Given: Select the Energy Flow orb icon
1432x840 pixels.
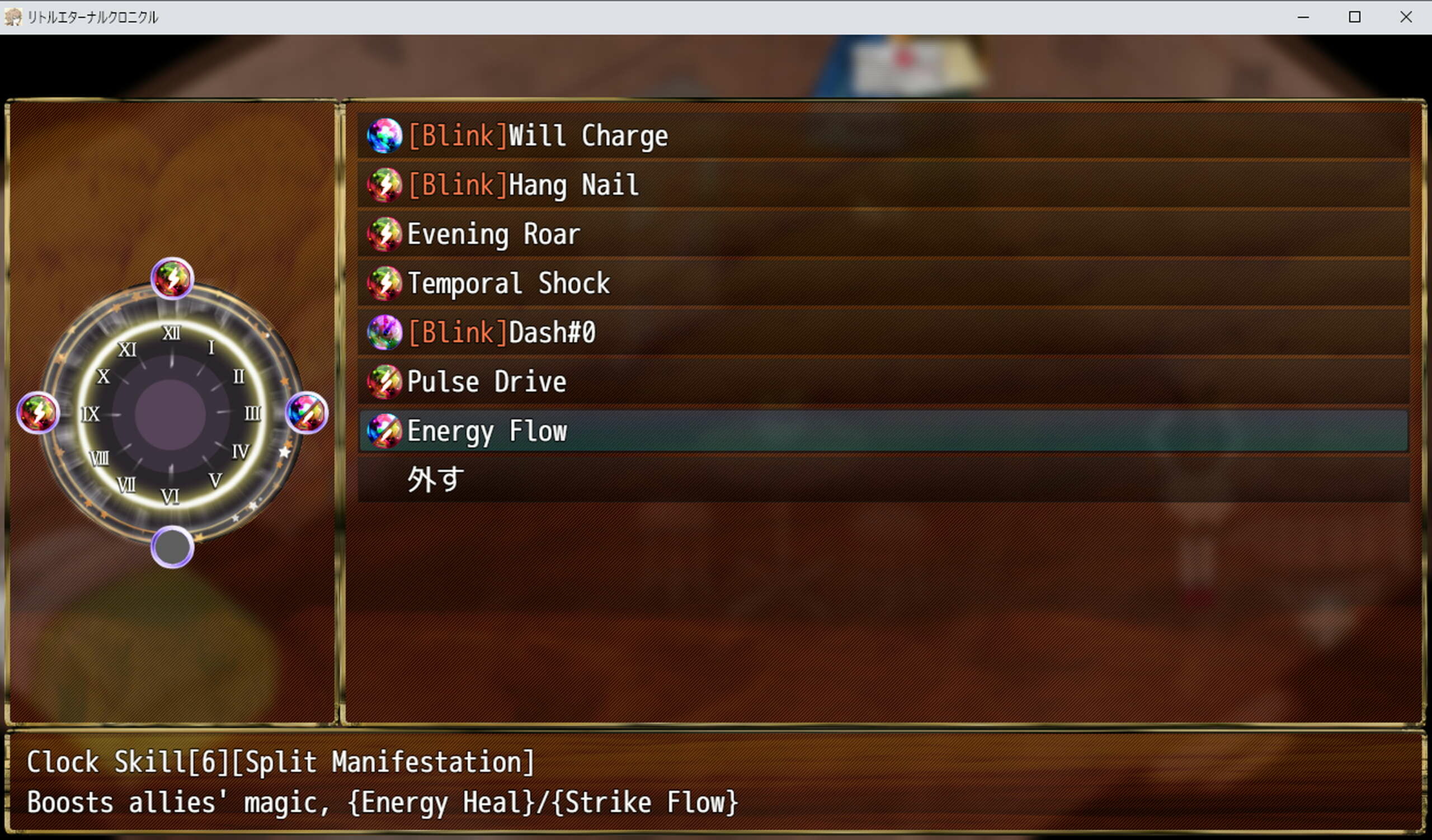Looking at the screenshot, I should (x=384, y=431).
